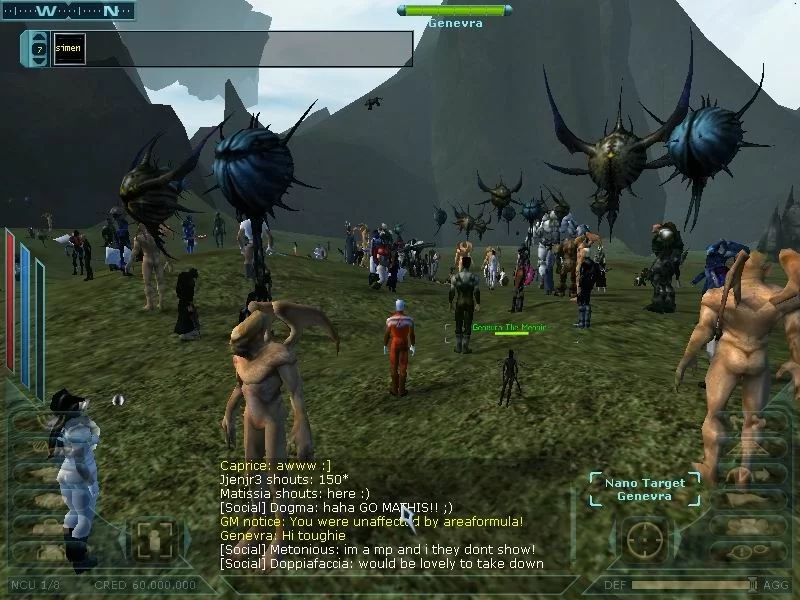
Task: Select the Genevra target name at top
Action: point(456,23)
